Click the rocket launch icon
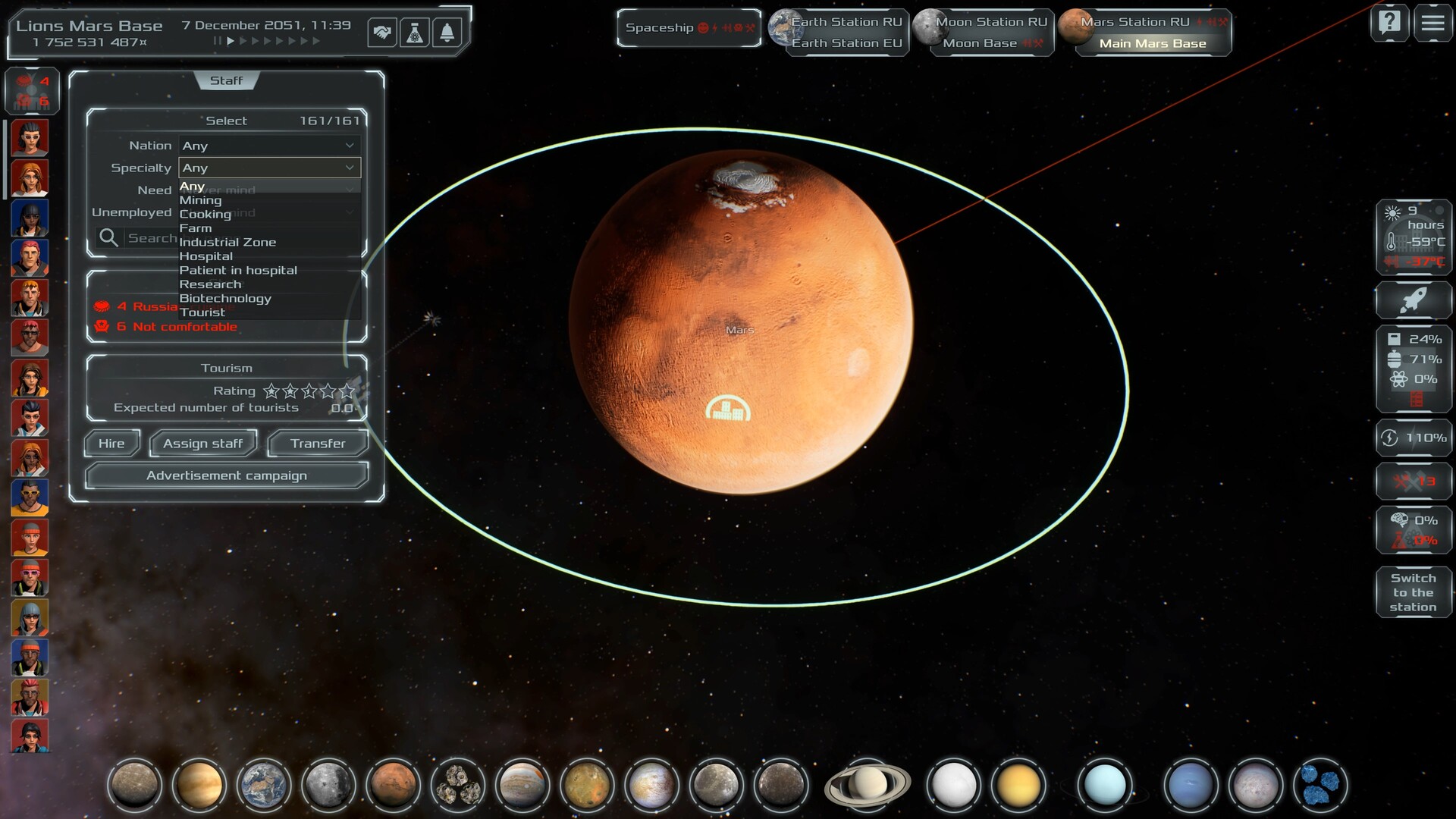 1413,300
